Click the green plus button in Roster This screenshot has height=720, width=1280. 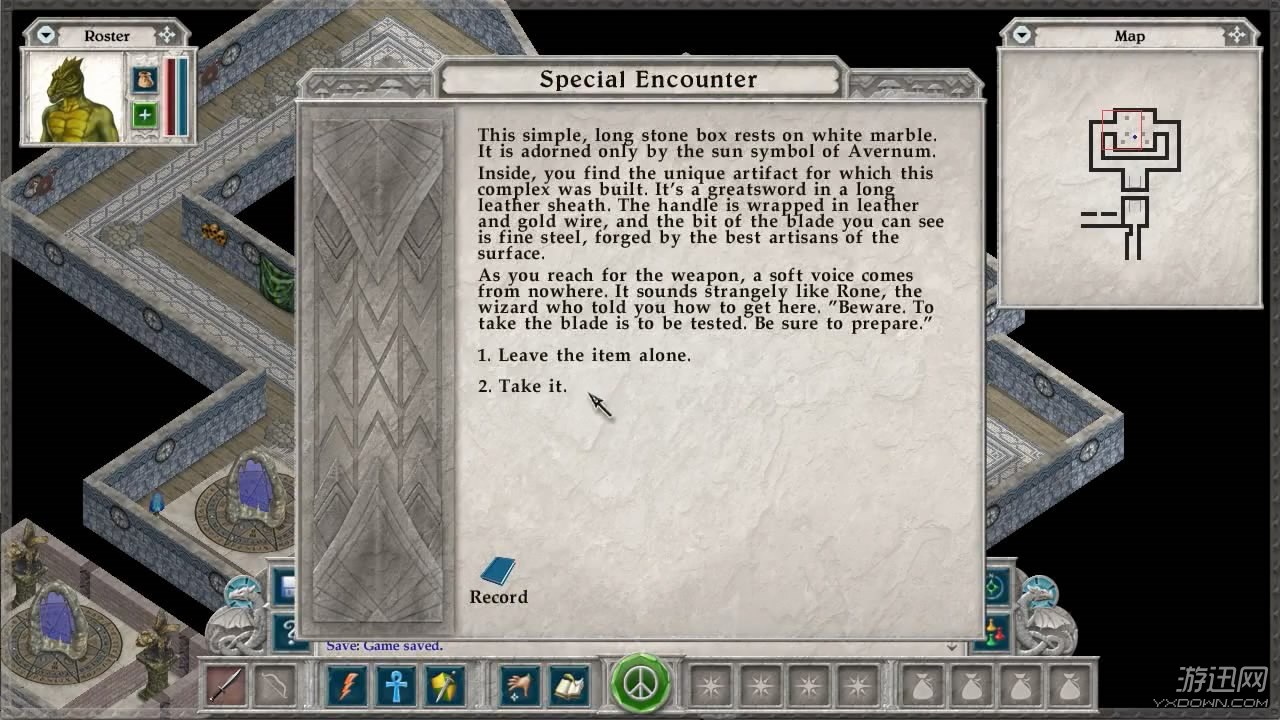[x=144, y=114]
